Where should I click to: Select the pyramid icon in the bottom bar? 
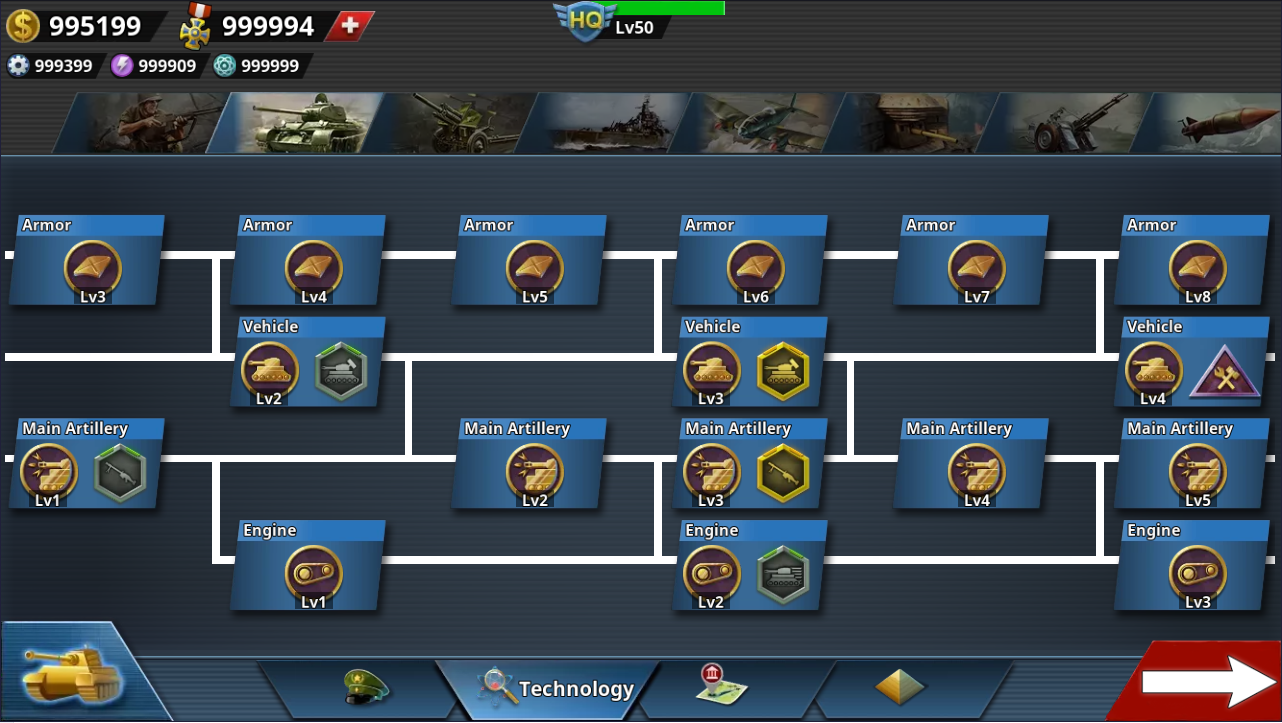tap(898, 688)
